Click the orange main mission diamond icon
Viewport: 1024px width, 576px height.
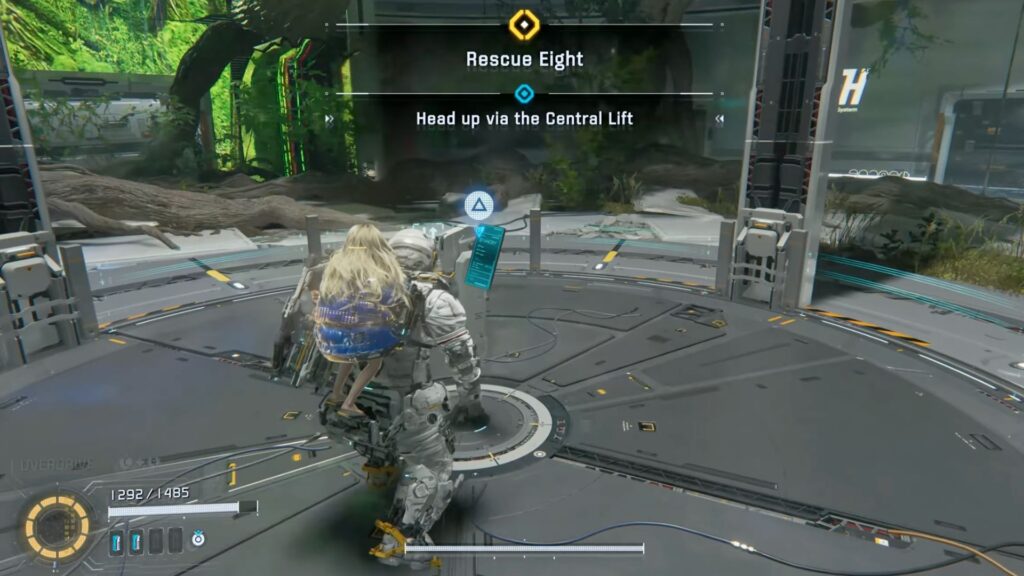pos(524,25)
